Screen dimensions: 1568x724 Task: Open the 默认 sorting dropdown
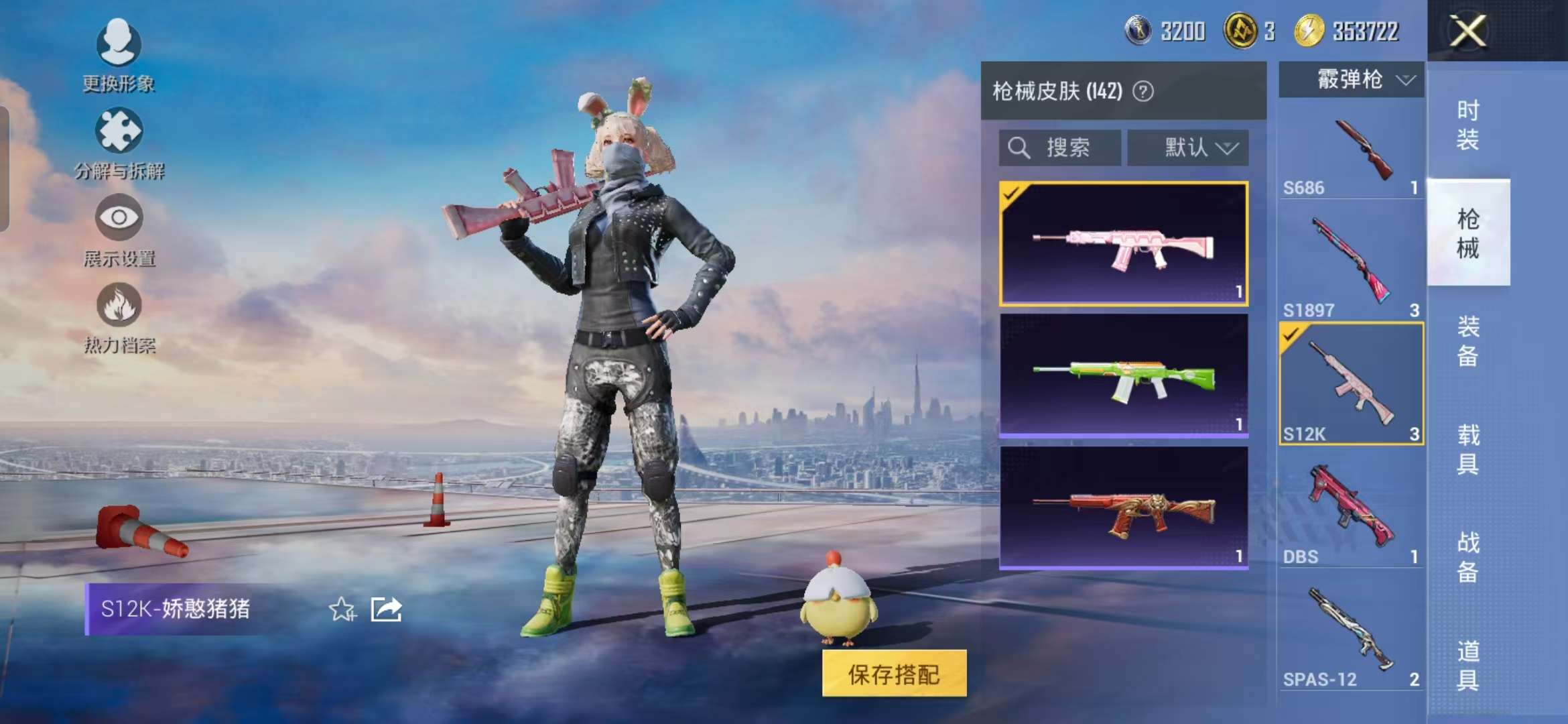tap(1188, 147)
